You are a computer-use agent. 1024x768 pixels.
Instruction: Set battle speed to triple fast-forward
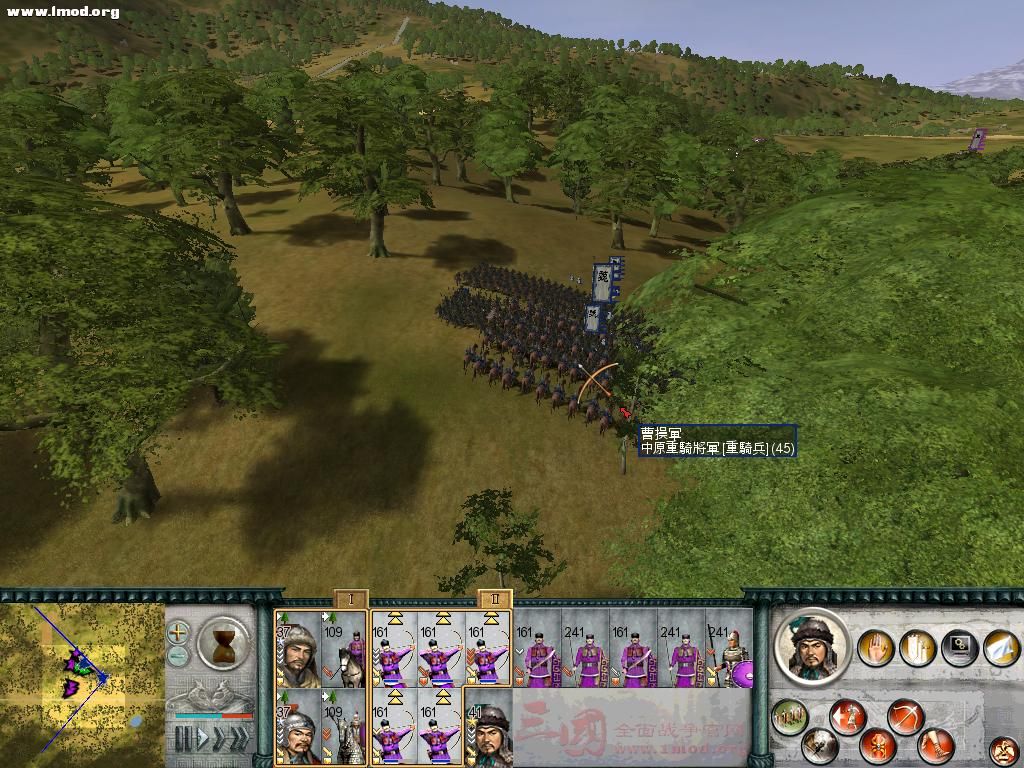pos(240,738)
